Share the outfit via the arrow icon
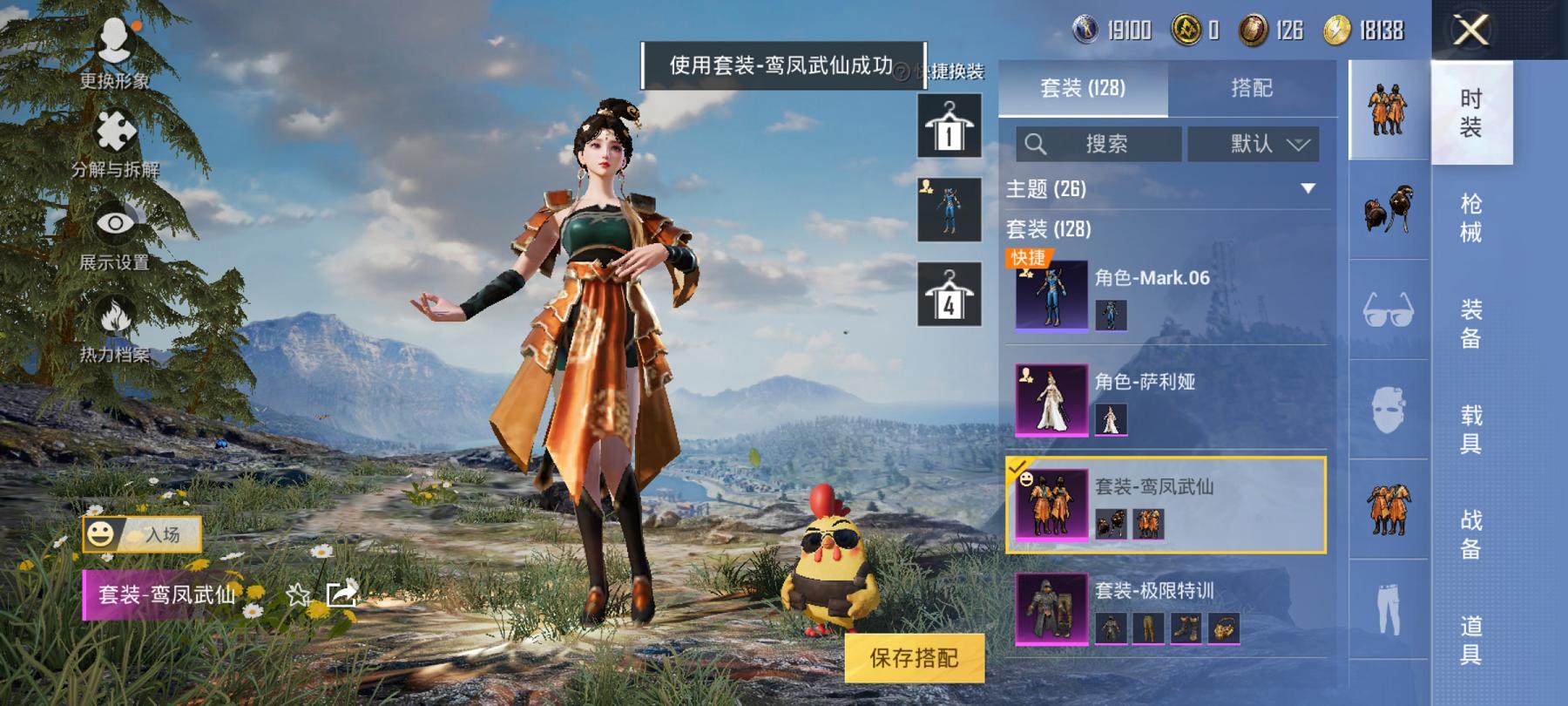 point(341,594)
